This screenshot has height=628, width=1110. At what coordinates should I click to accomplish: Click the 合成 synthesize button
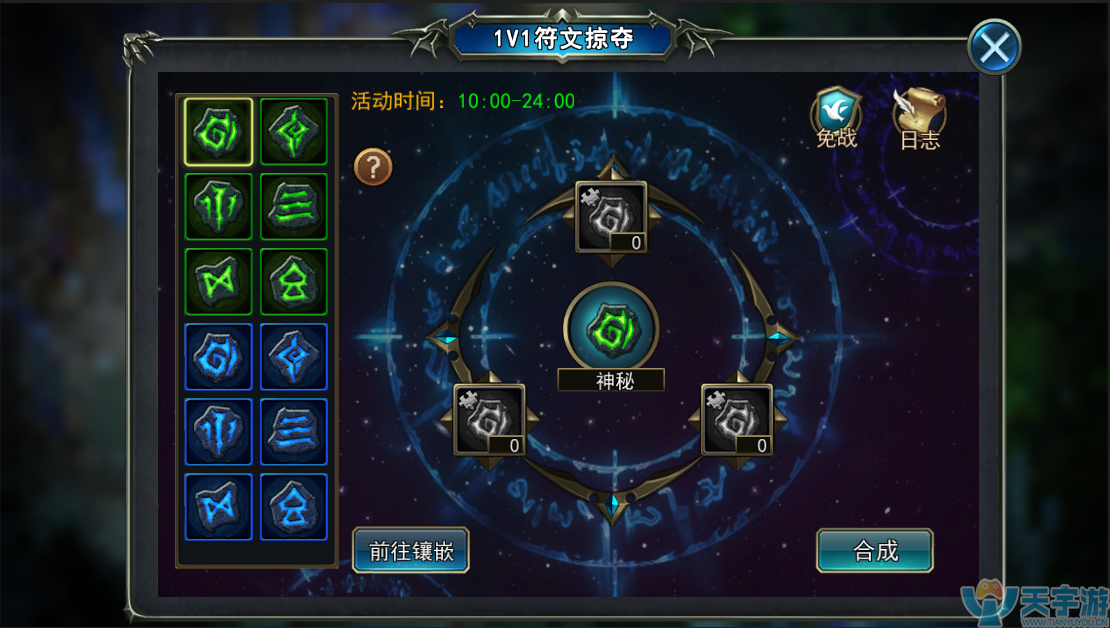875,550
